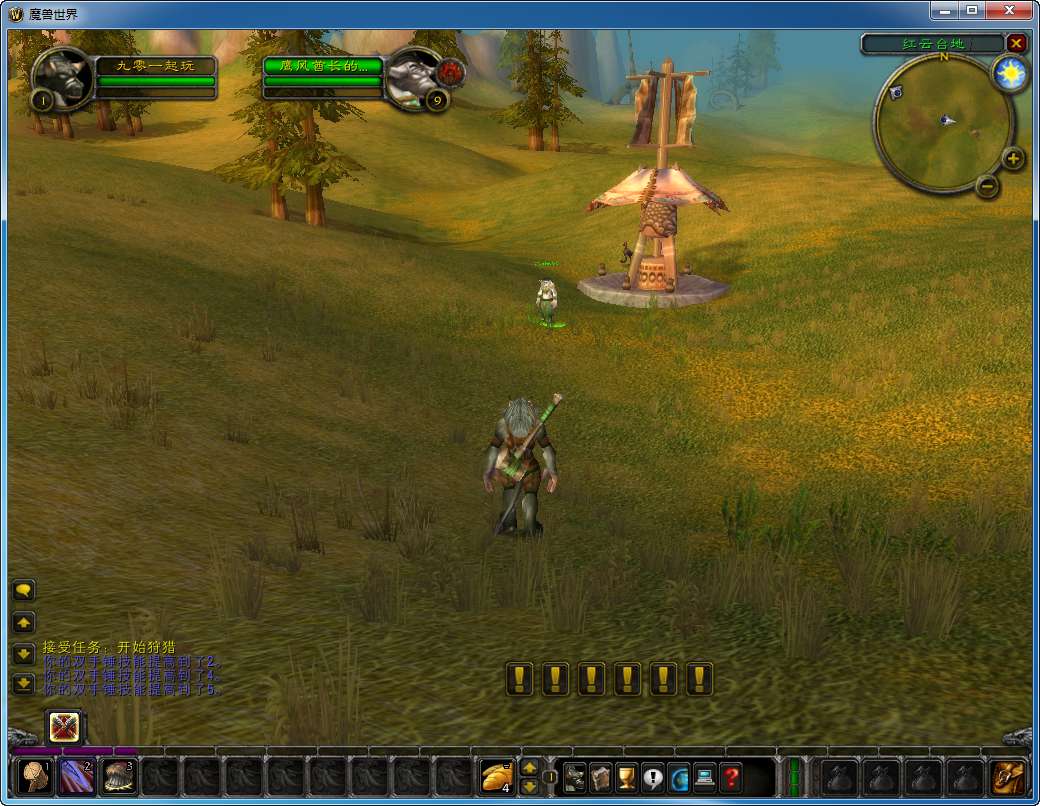This screenshot has height=806, width=1040.
Task: Activate the hotbar slot 3 ability
Action: coord(120,777)
